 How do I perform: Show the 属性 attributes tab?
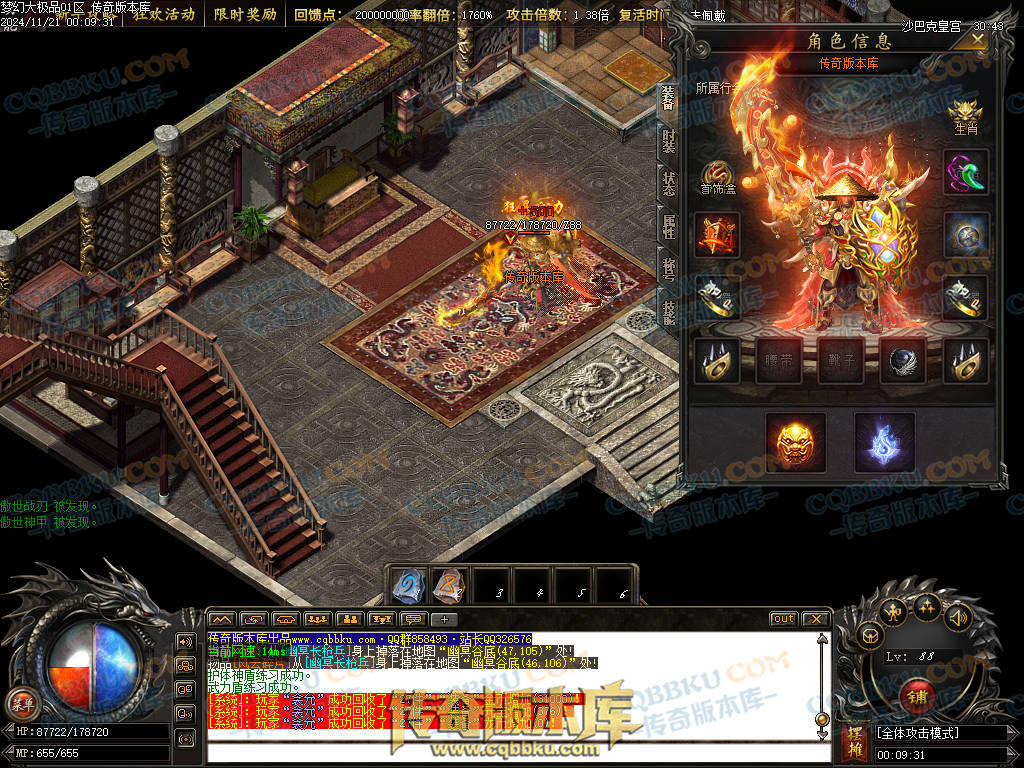point(667,227)
